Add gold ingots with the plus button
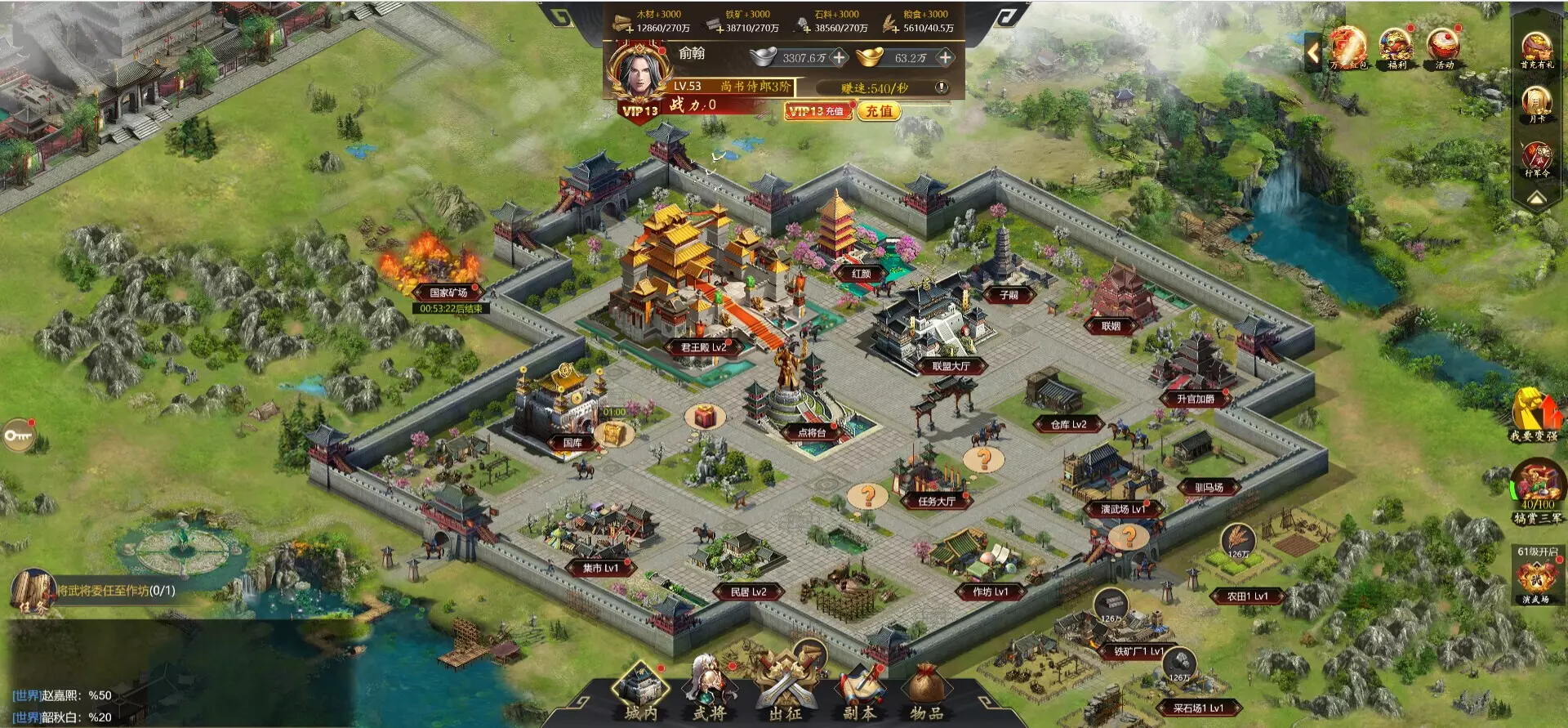Viewport: 1568px width, 728px height. [x=945, y=58]
